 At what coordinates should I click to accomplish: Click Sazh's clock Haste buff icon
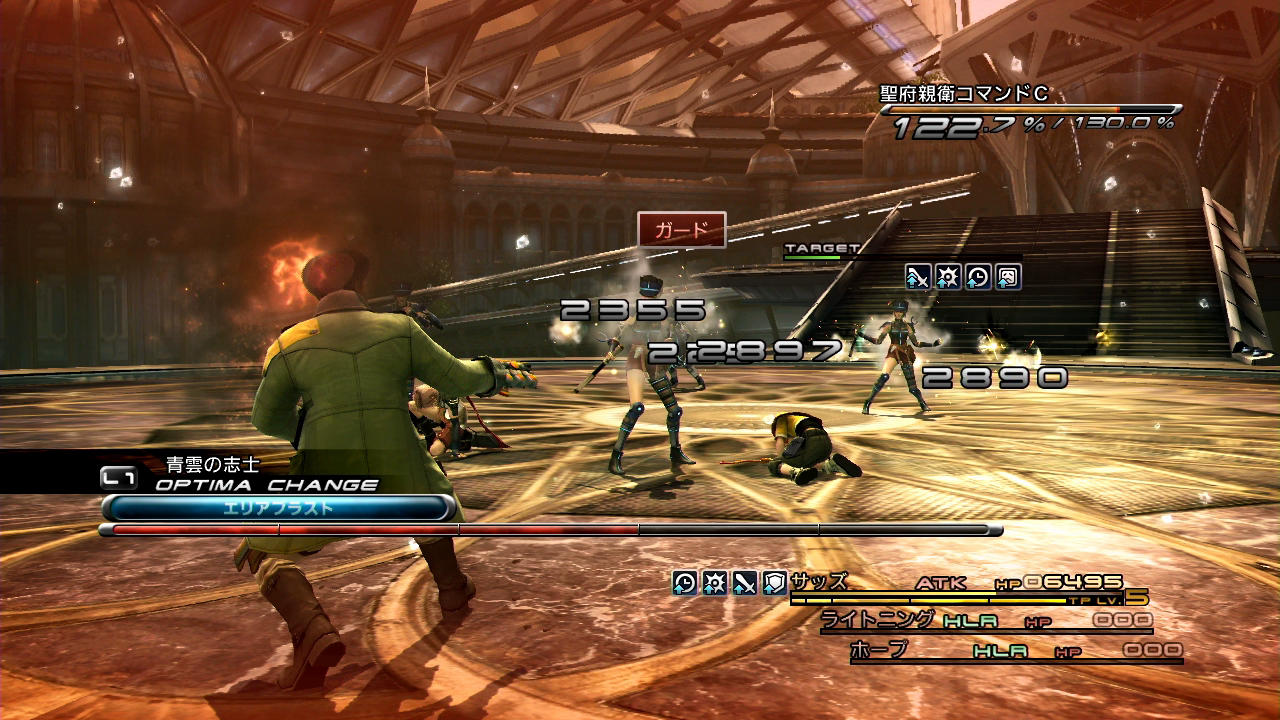point(684,583)
